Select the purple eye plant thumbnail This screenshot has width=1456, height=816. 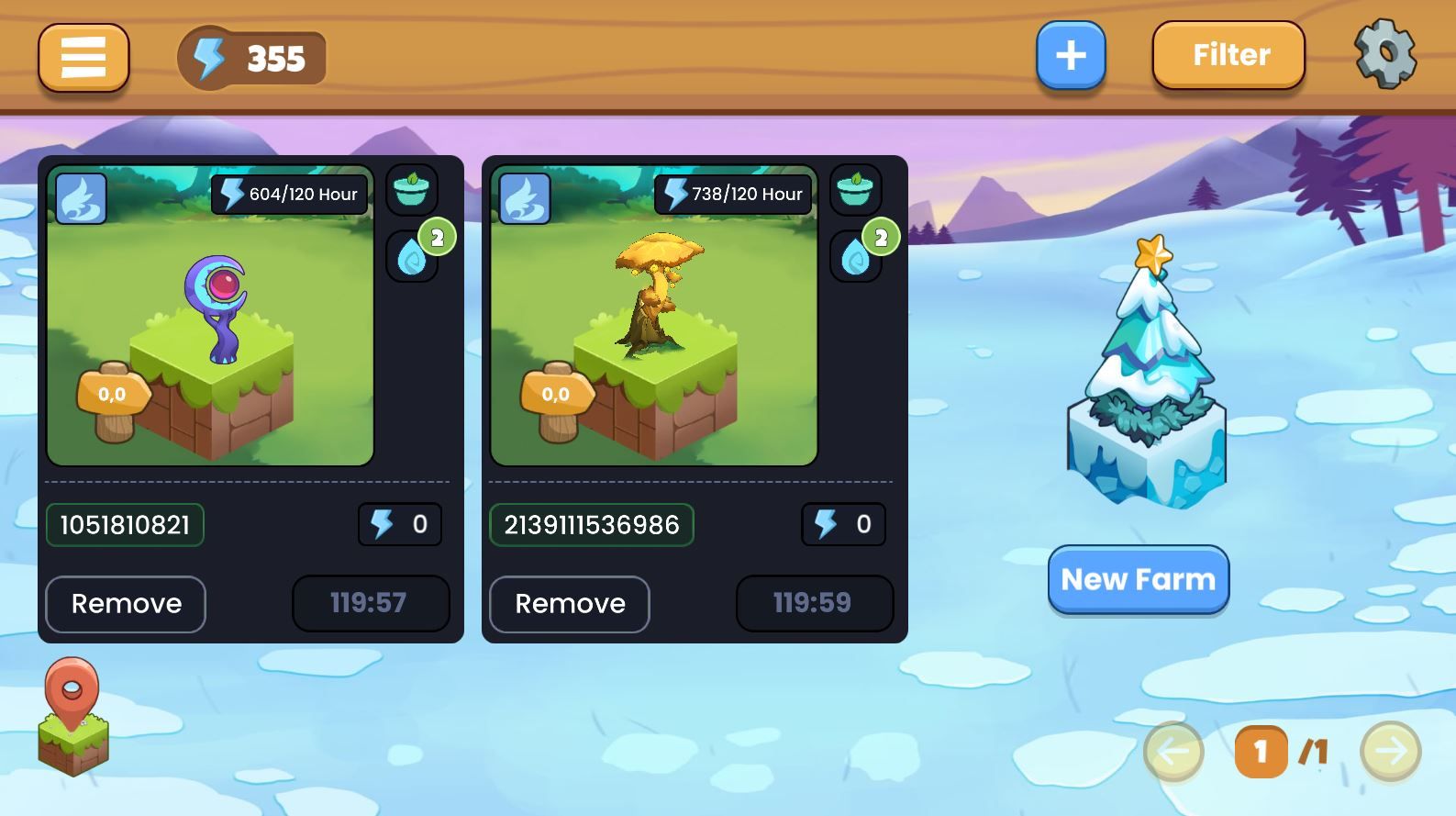(x=210, y=316)
